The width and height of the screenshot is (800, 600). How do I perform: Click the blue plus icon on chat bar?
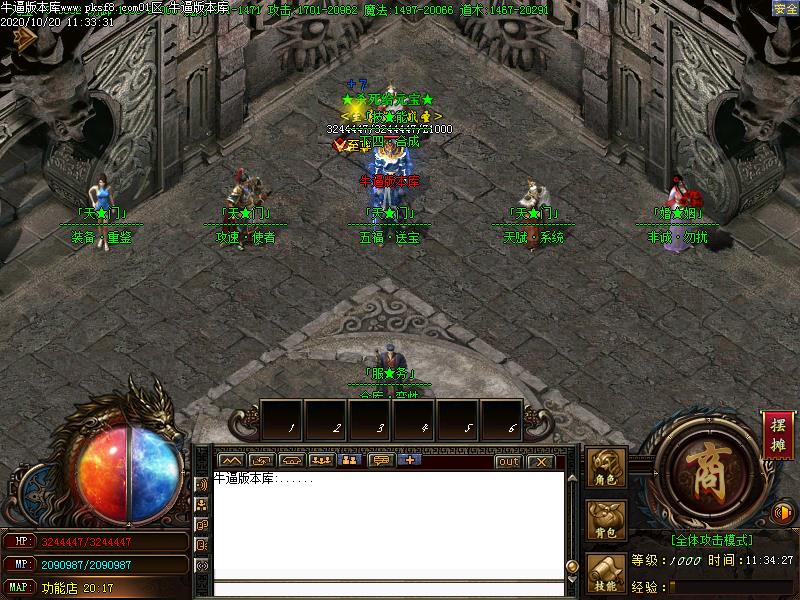coord(410,461)
